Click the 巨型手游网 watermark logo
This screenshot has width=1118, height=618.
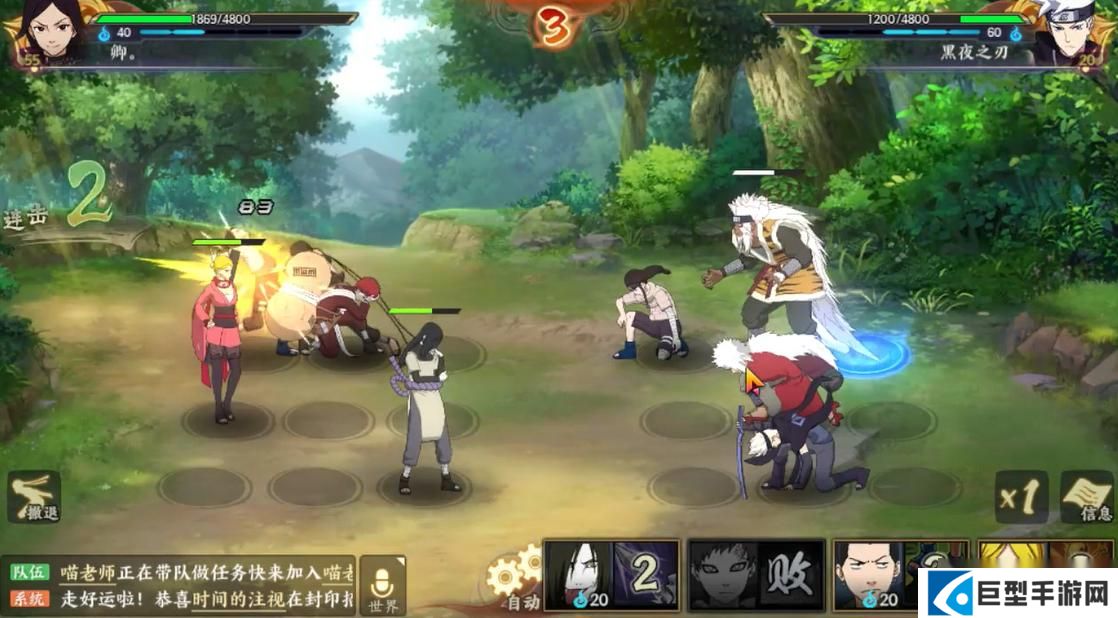1020,592
